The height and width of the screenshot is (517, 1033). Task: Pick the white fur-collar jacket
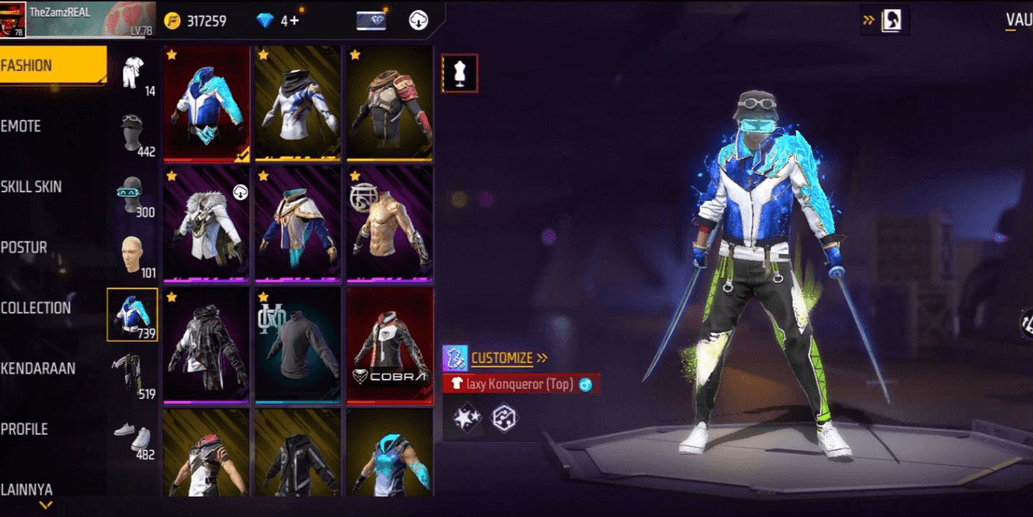point(206,224)
